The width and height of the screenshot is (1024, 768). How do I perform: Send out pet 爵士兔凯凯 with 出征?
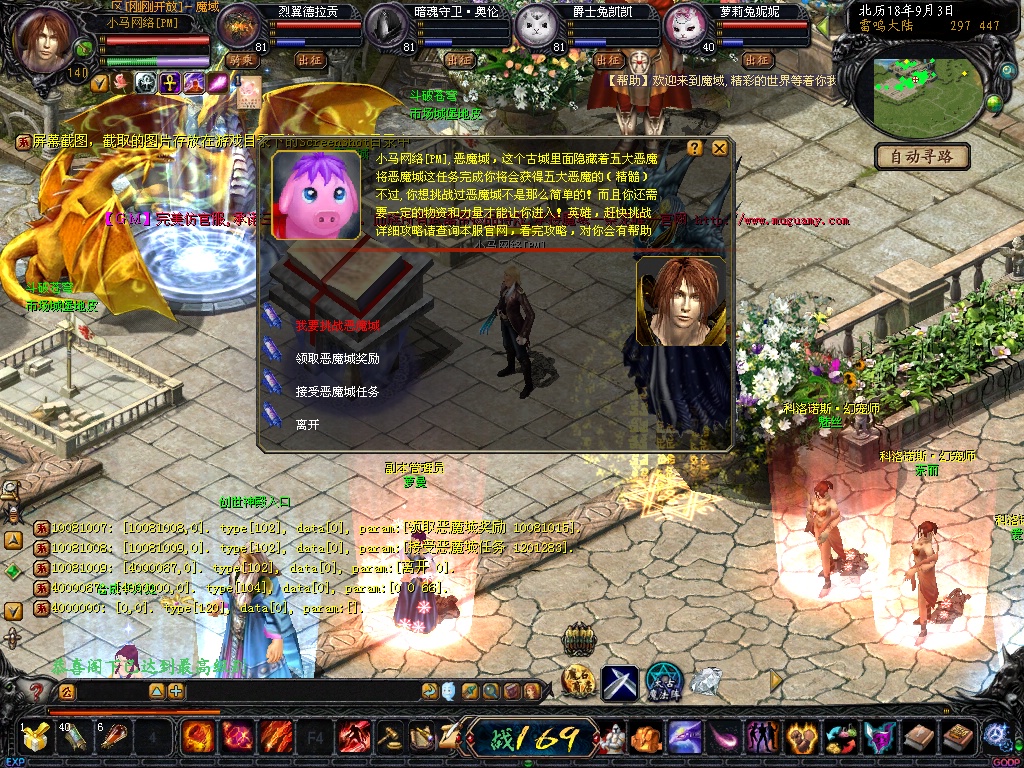pos(609,60)
